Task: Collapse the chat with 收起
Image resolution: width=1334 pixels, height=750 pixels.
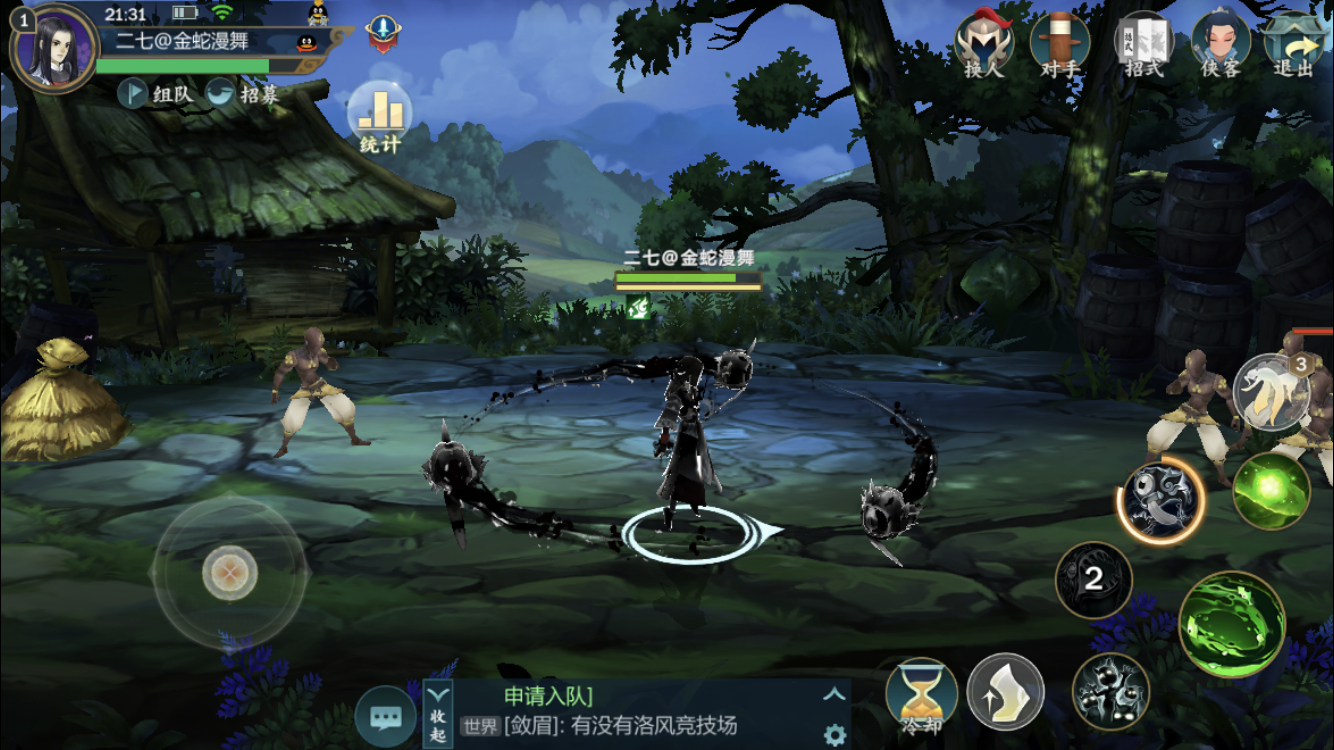Action: pyautogui.click(x=439, y=714)
